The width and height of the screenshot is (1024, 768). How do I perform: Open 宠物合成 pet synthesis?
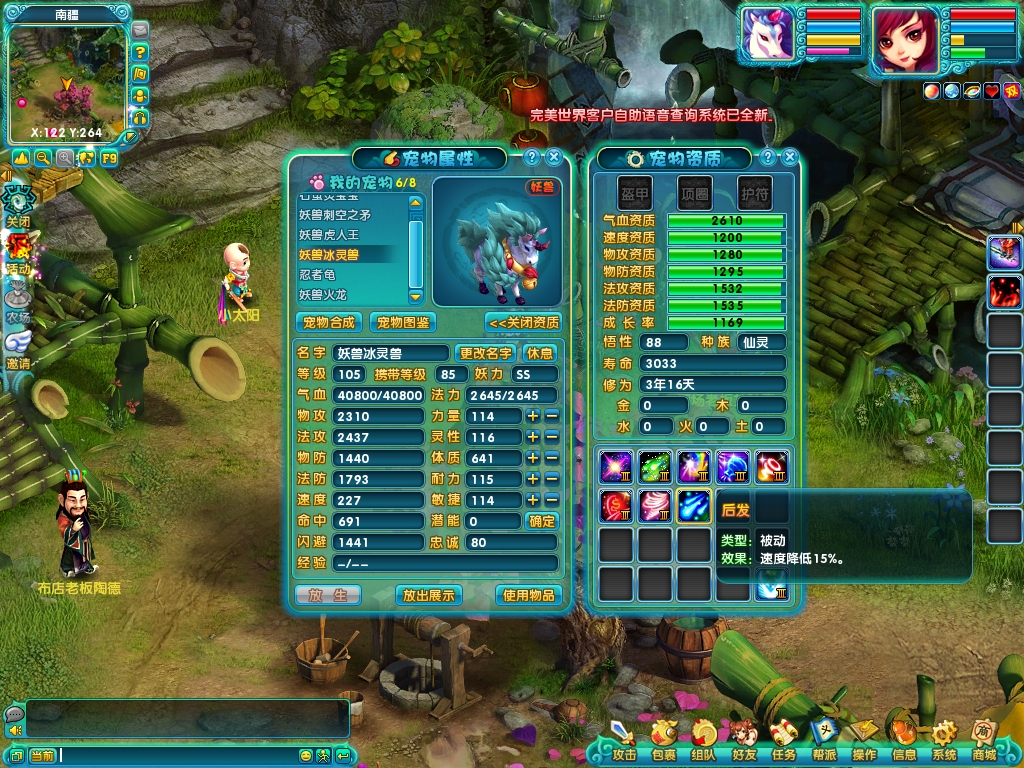pos(329,322)
